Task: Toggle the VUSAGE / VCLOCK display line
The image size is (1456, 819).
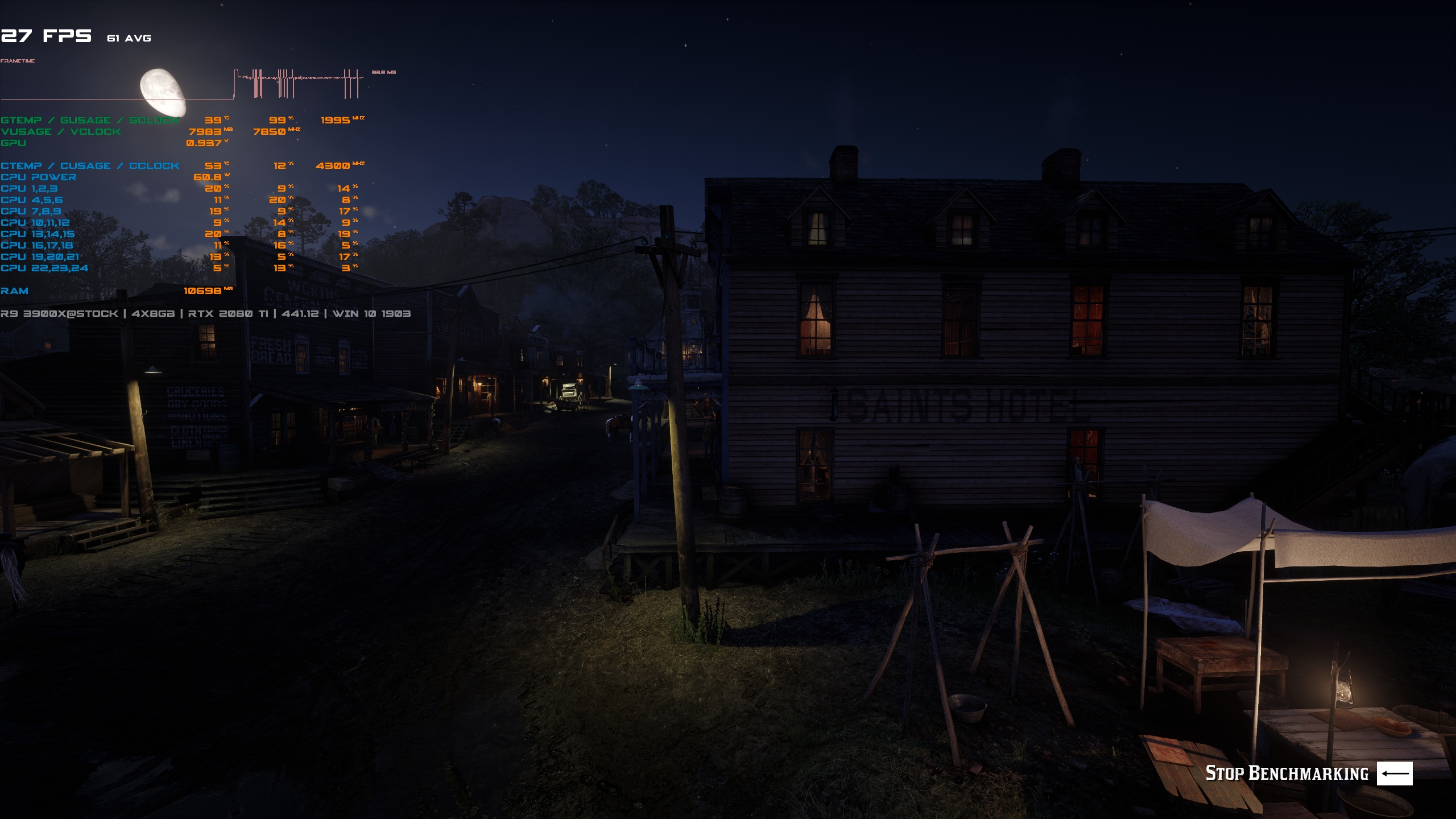Action: click(x=60, y=132)
